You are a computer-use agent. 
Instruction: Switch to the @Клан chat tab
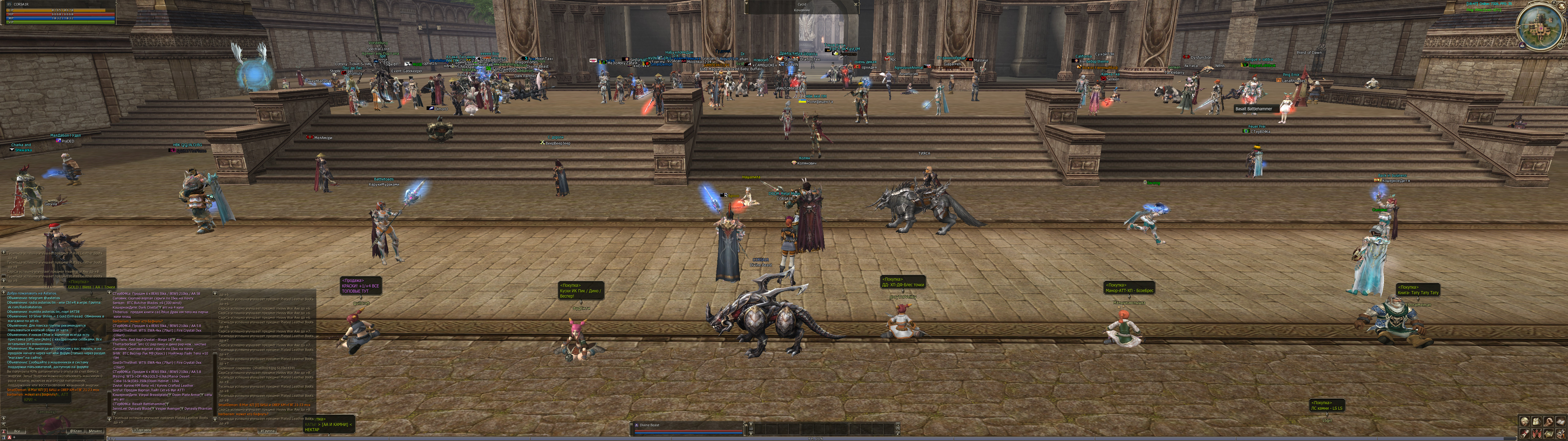pyautogui.click(x=75, y=431)
